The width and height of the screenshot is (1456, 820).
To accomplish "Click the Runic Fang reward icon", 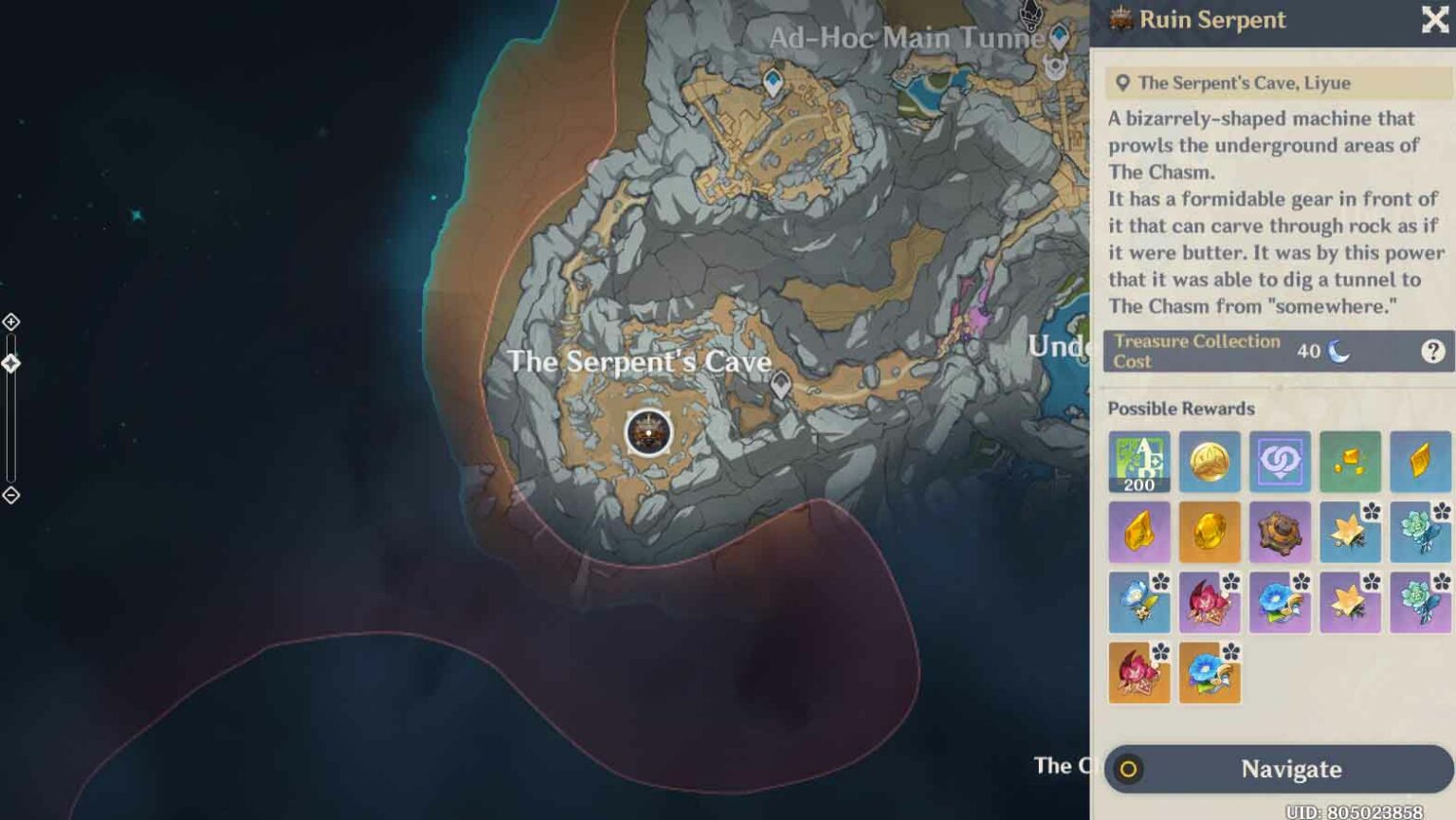I will 1281,533.
